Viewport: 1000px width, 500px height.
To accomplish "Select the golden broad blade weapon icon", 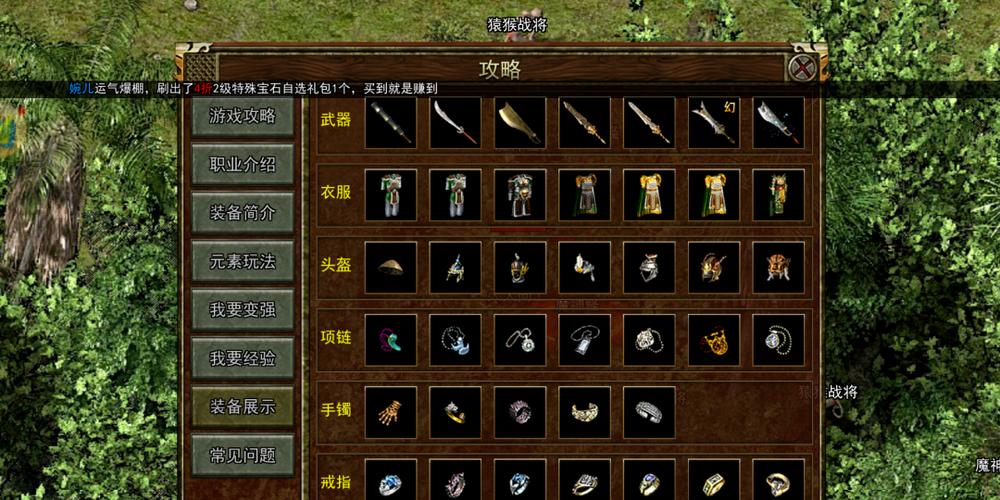I will (520, 123).
